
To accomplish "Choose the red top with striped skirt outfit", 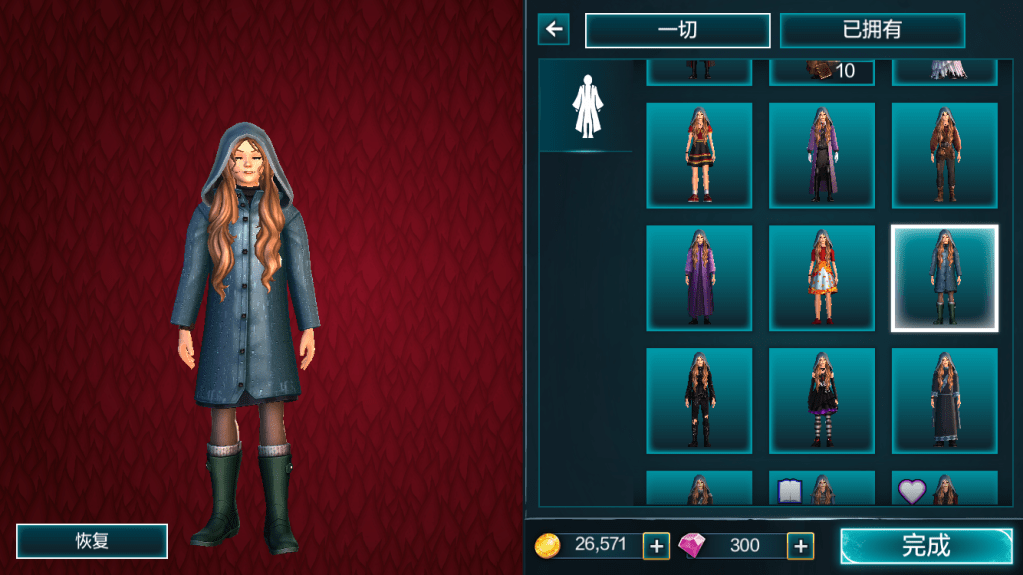I will tap(698, 155).
